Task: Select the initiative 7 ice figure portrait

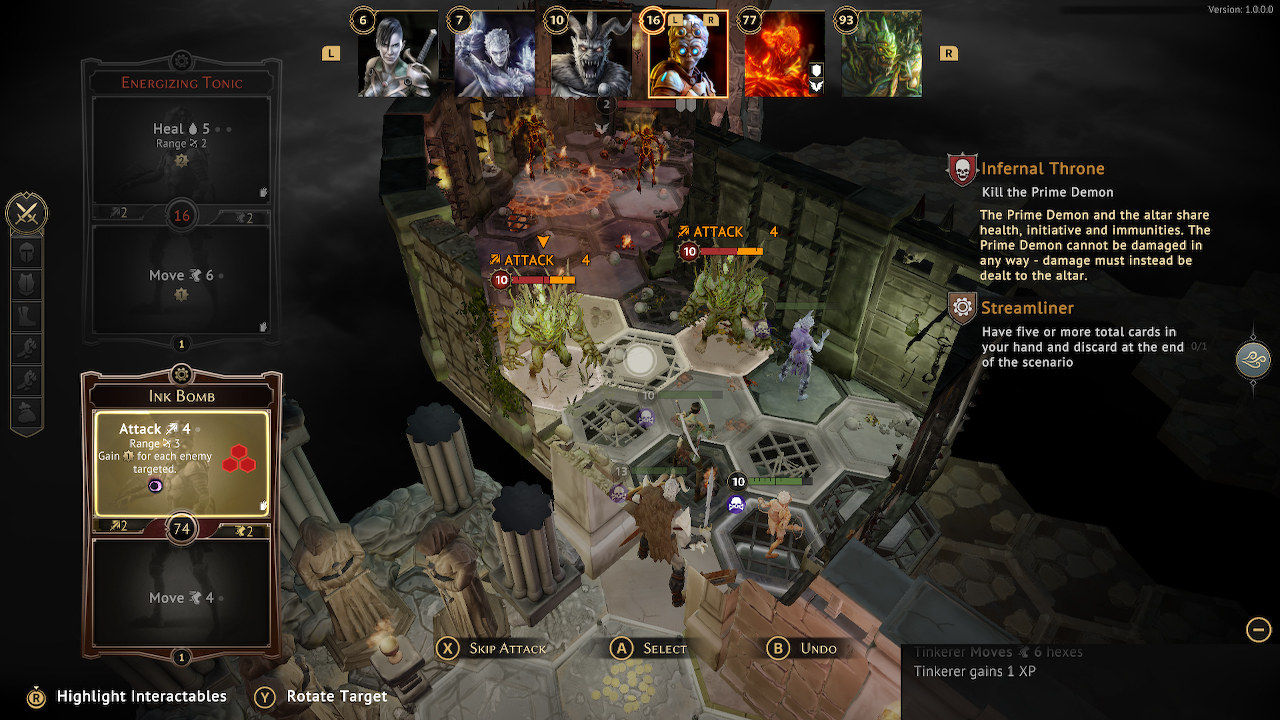Action: 495,55
